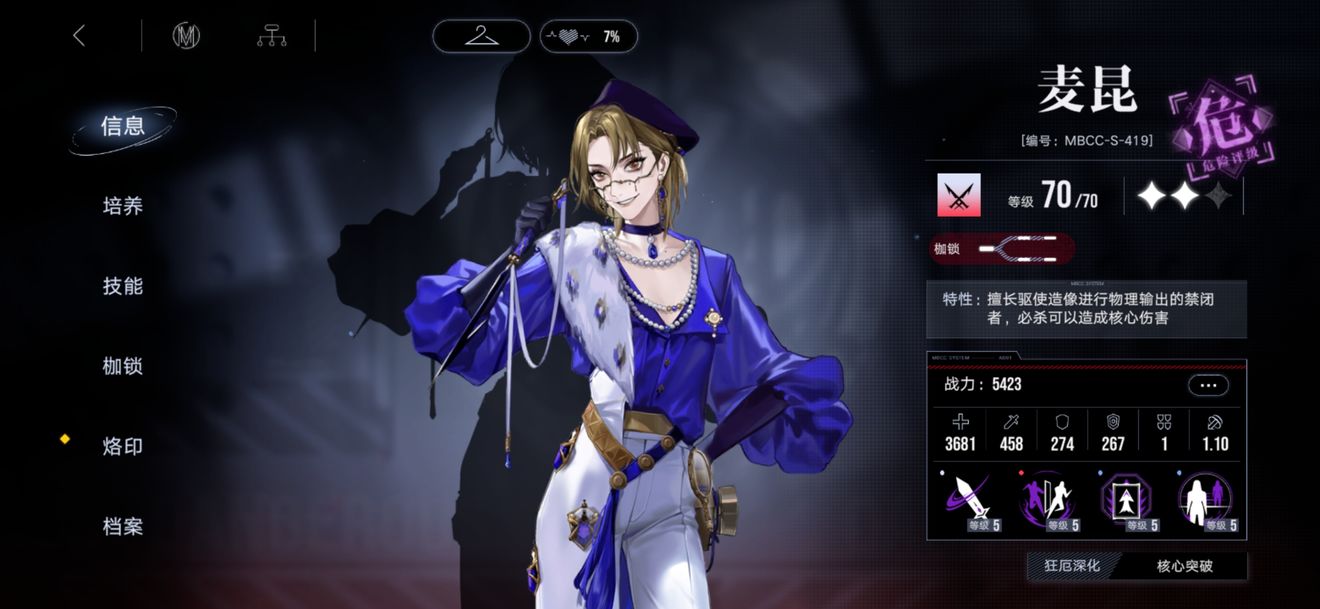The image size is (1320, 609).
Task: Open the circular M home icon
Action: click(x=186, y=36)
